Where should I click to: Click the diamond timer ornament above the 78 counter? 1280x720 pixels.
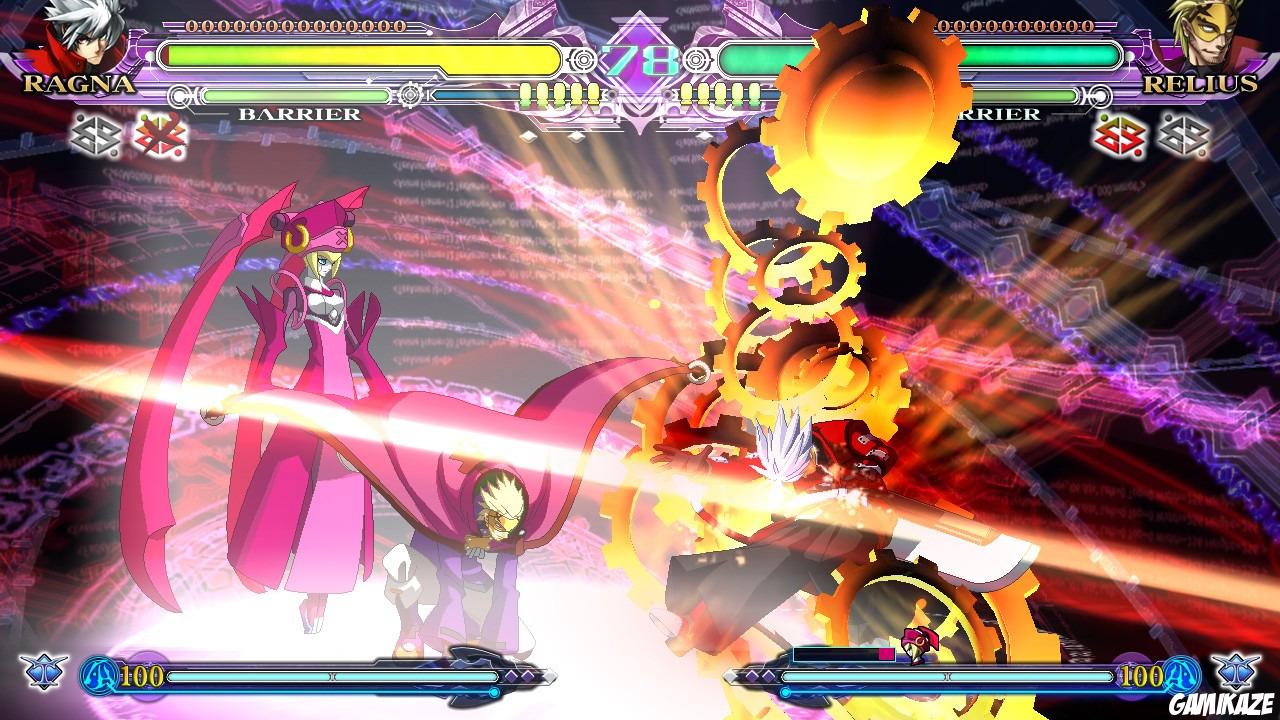638,20
